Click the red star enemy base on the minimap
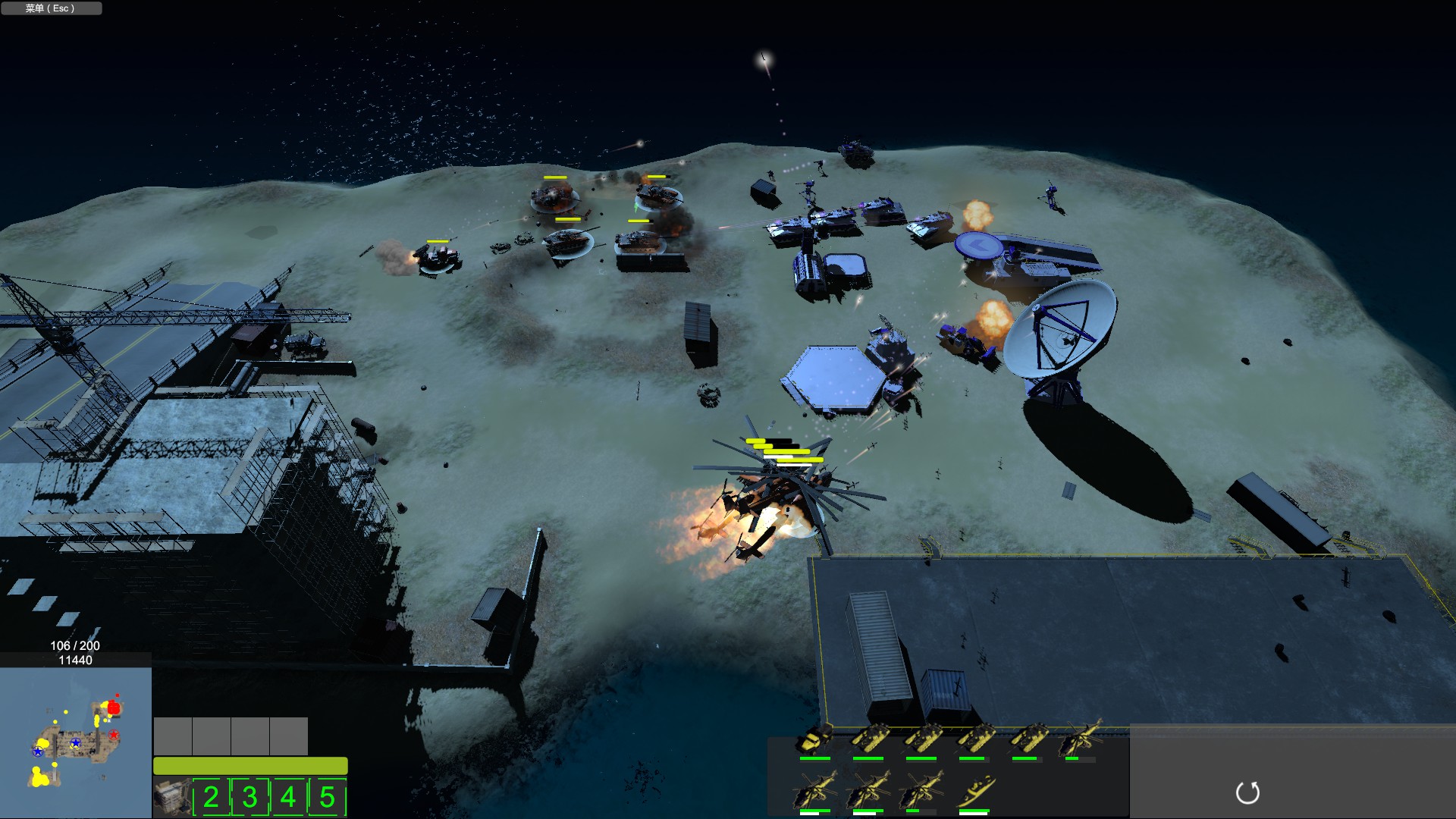Image resolution: width=1456 pixels, height=819 pixels. point(114,735)
